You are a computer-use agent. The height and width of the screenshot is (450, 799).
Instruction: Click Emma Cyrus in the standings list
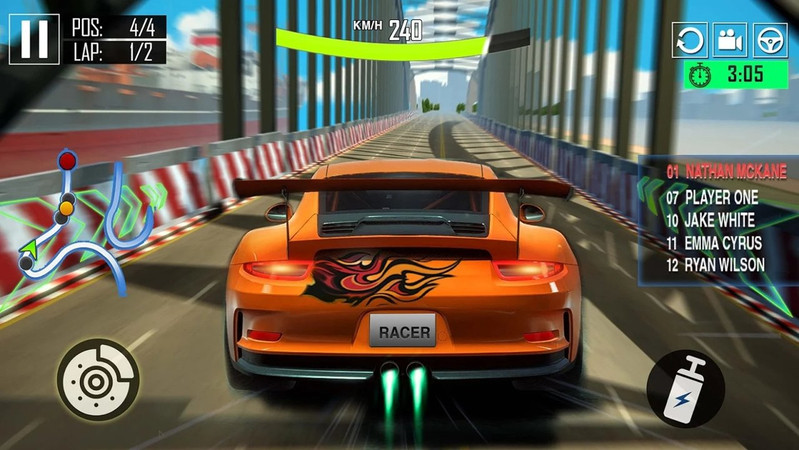click(714, 243)
